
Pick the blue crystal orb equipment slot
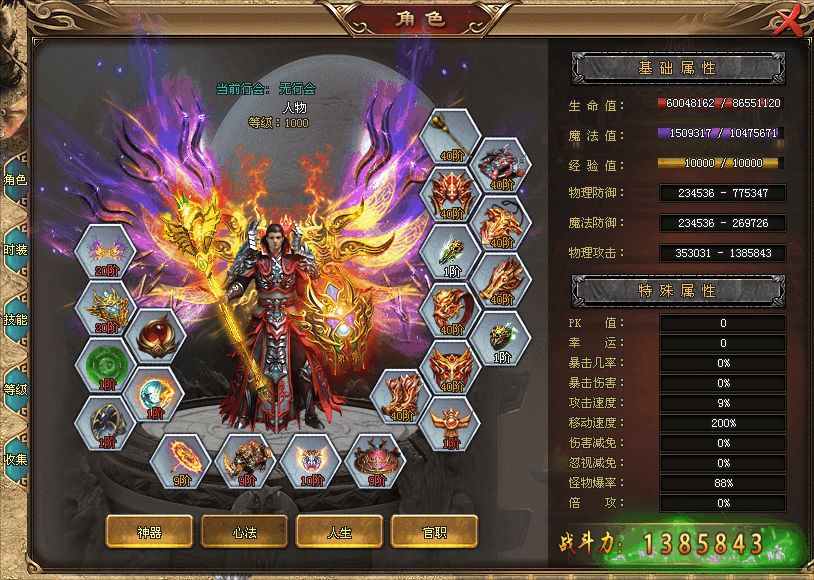pyautogui.click(x=156, y=395)
